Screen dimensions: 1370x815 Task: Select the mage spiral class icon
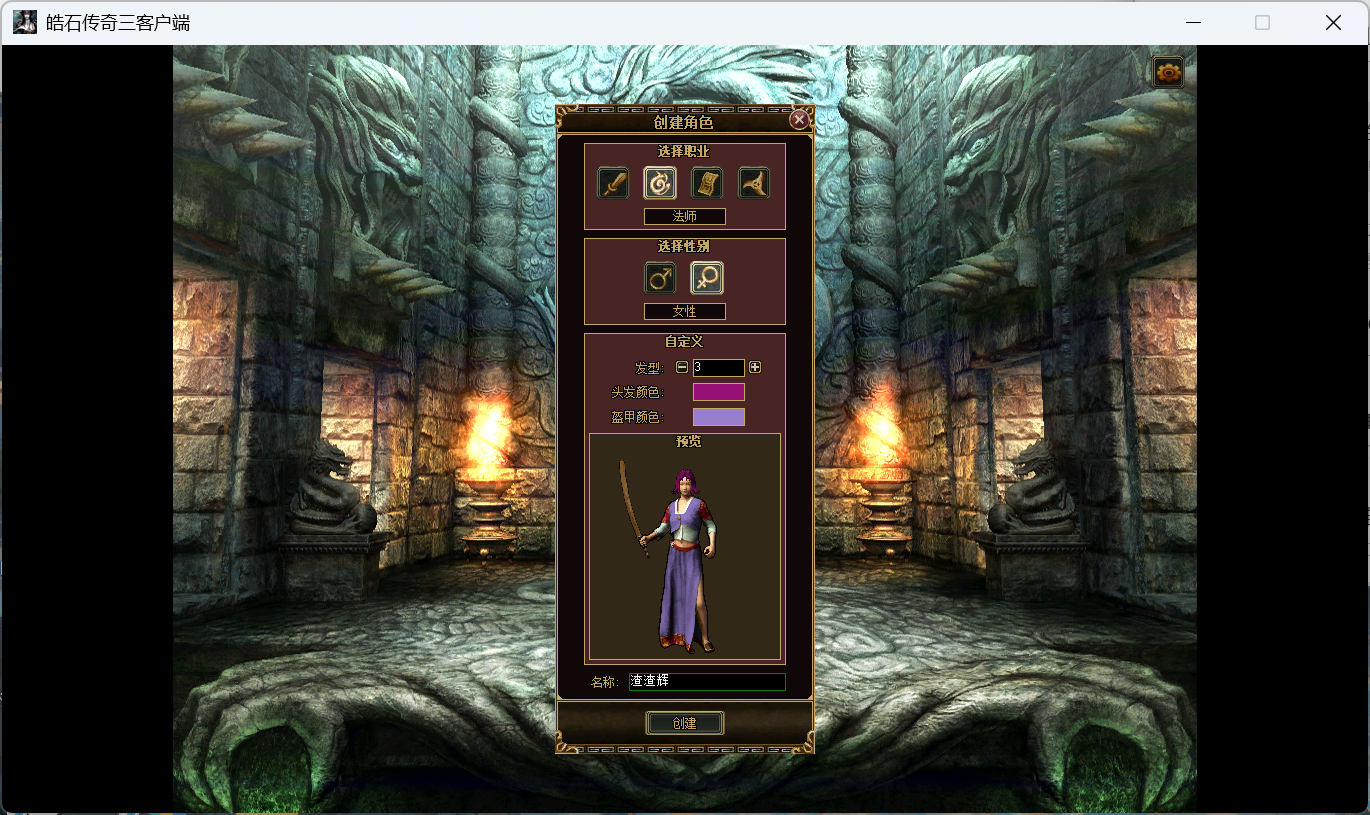click(660, 182)
